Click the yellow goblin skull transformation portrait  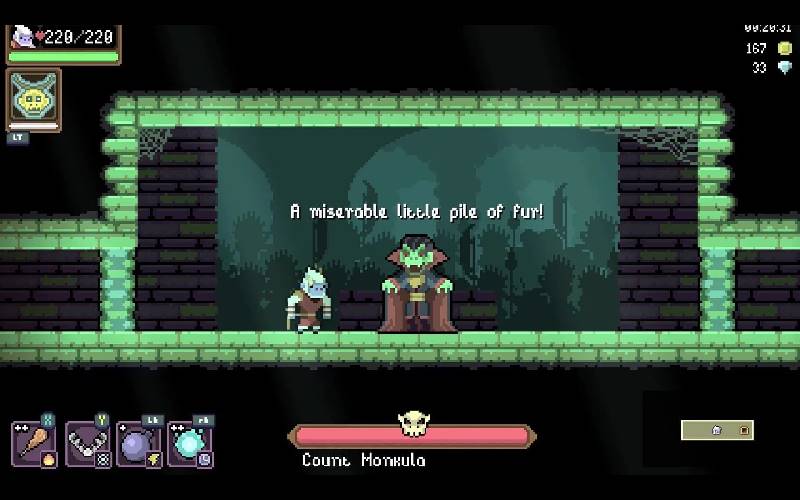(33, 99)
